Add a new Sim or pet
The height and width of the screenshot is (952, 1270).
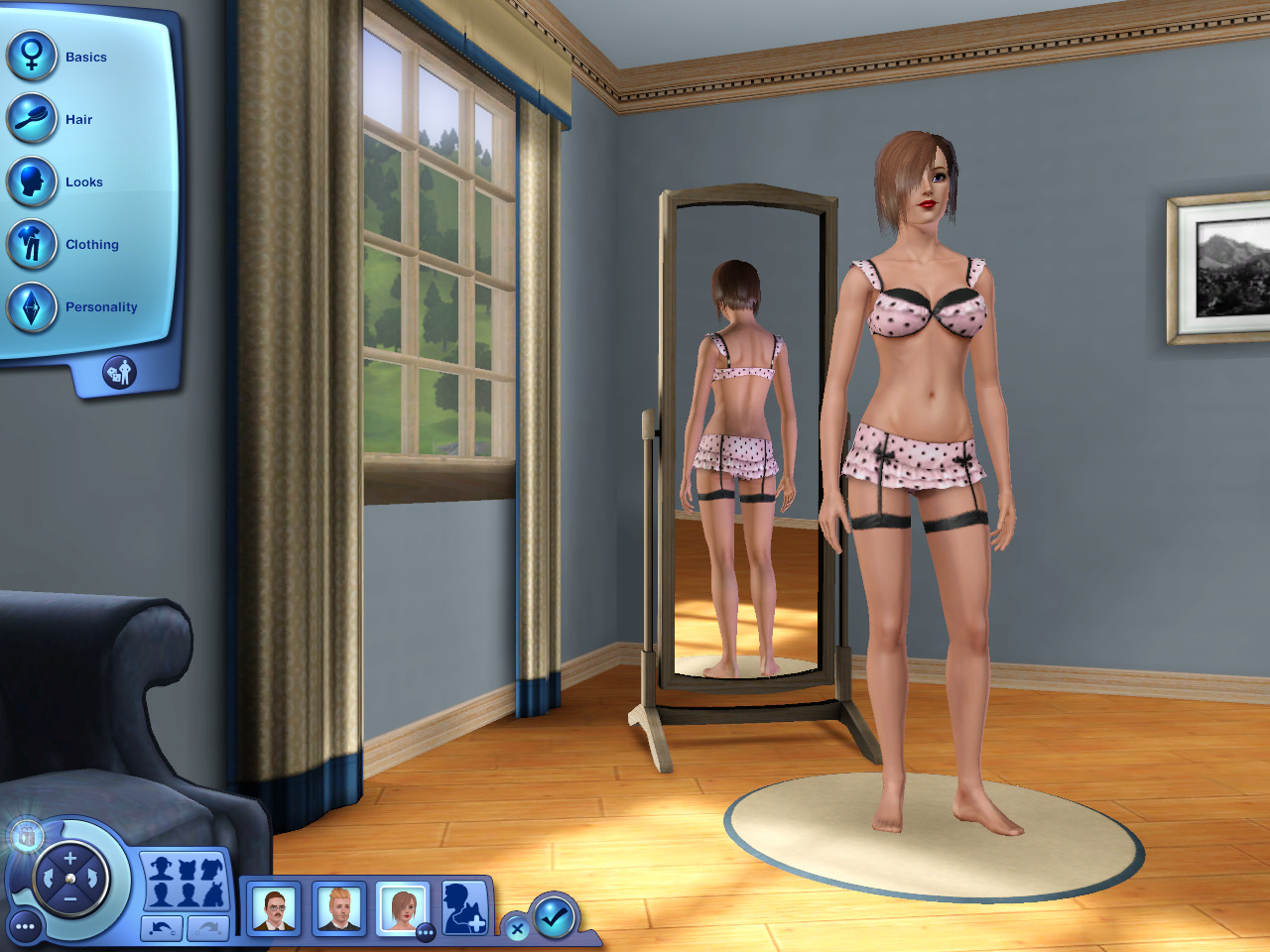pyautogui.click(x=464, y=907)
